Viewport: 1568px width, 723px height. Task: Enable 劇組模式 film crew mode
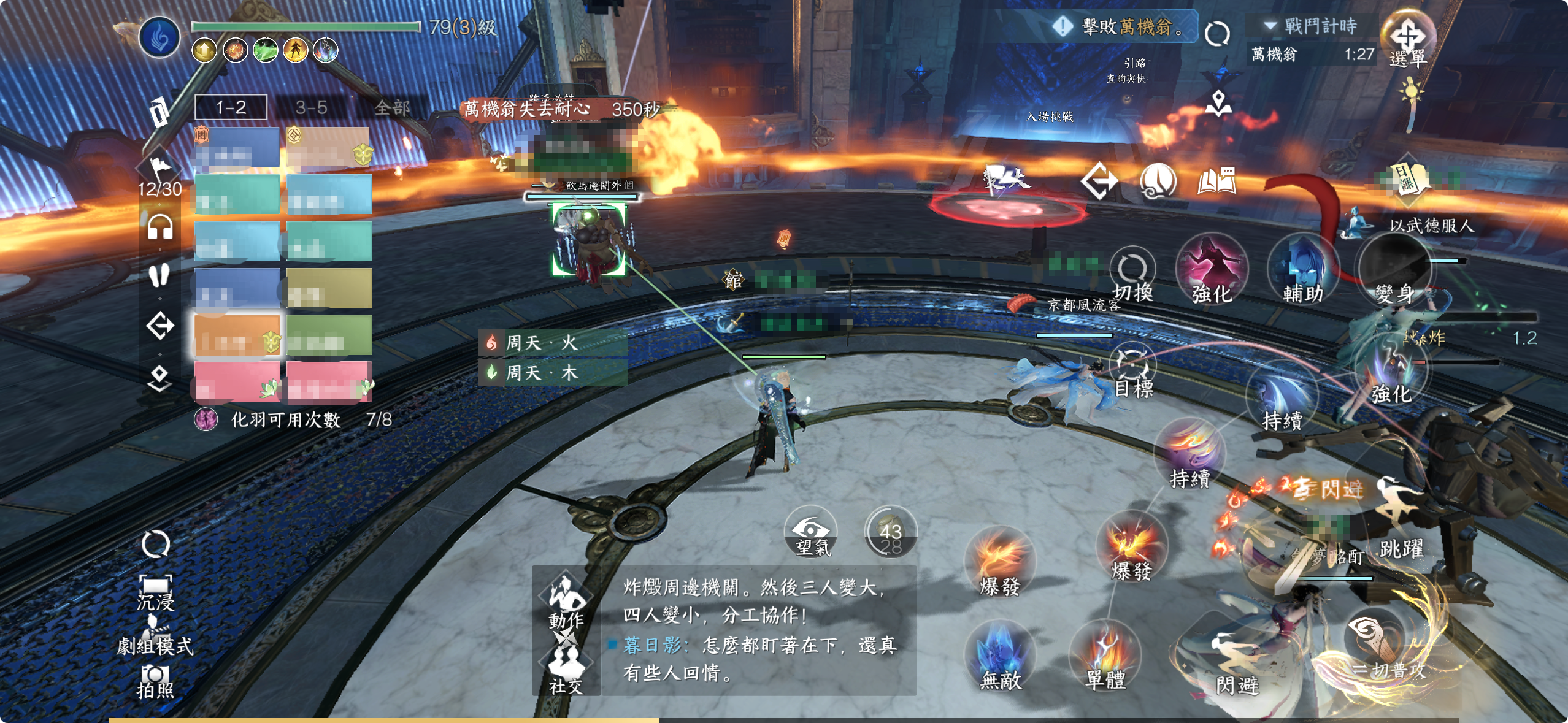coord(155,638)
